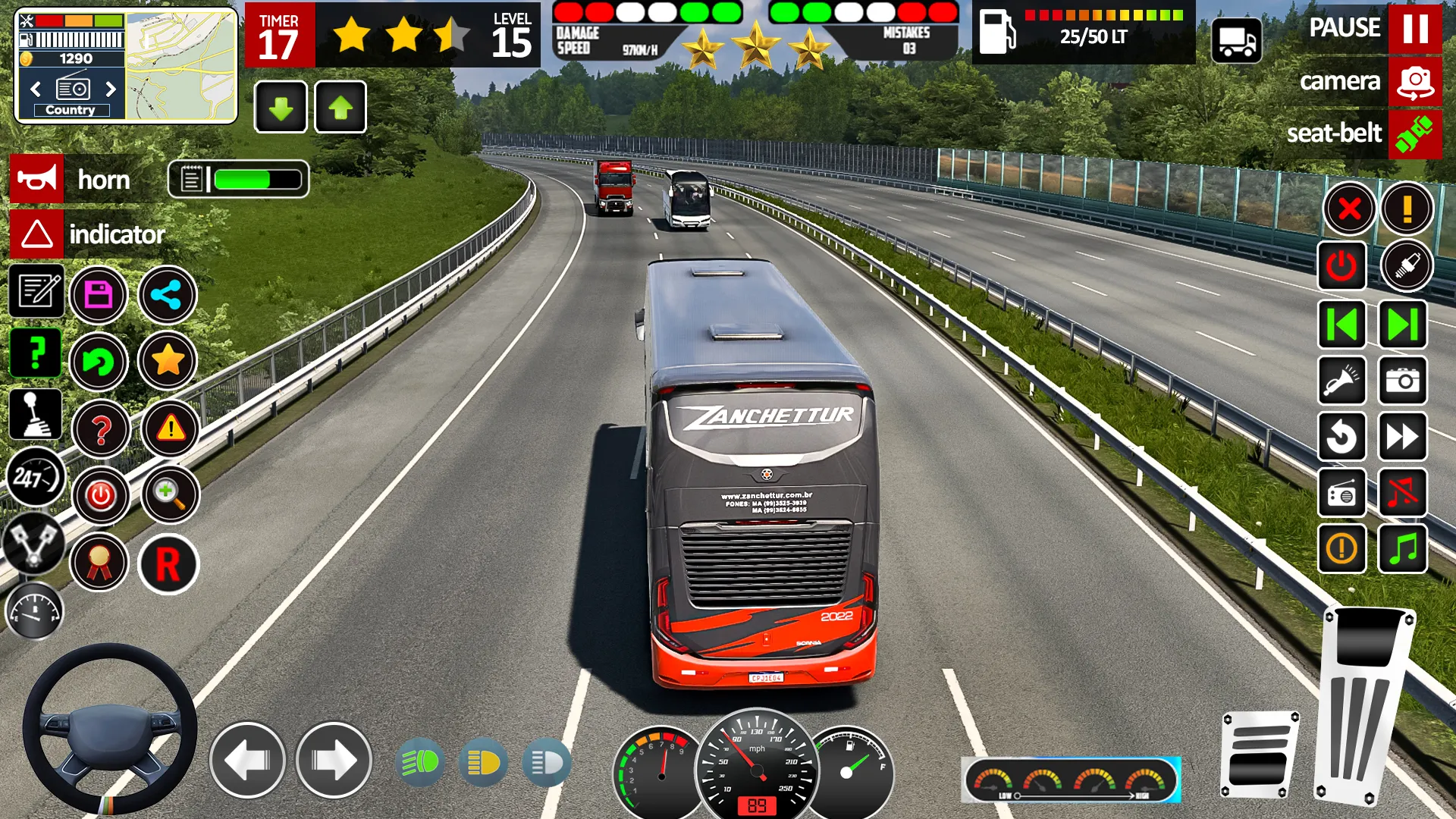
Task: Sound the bus horn
Action: (36, 180)
